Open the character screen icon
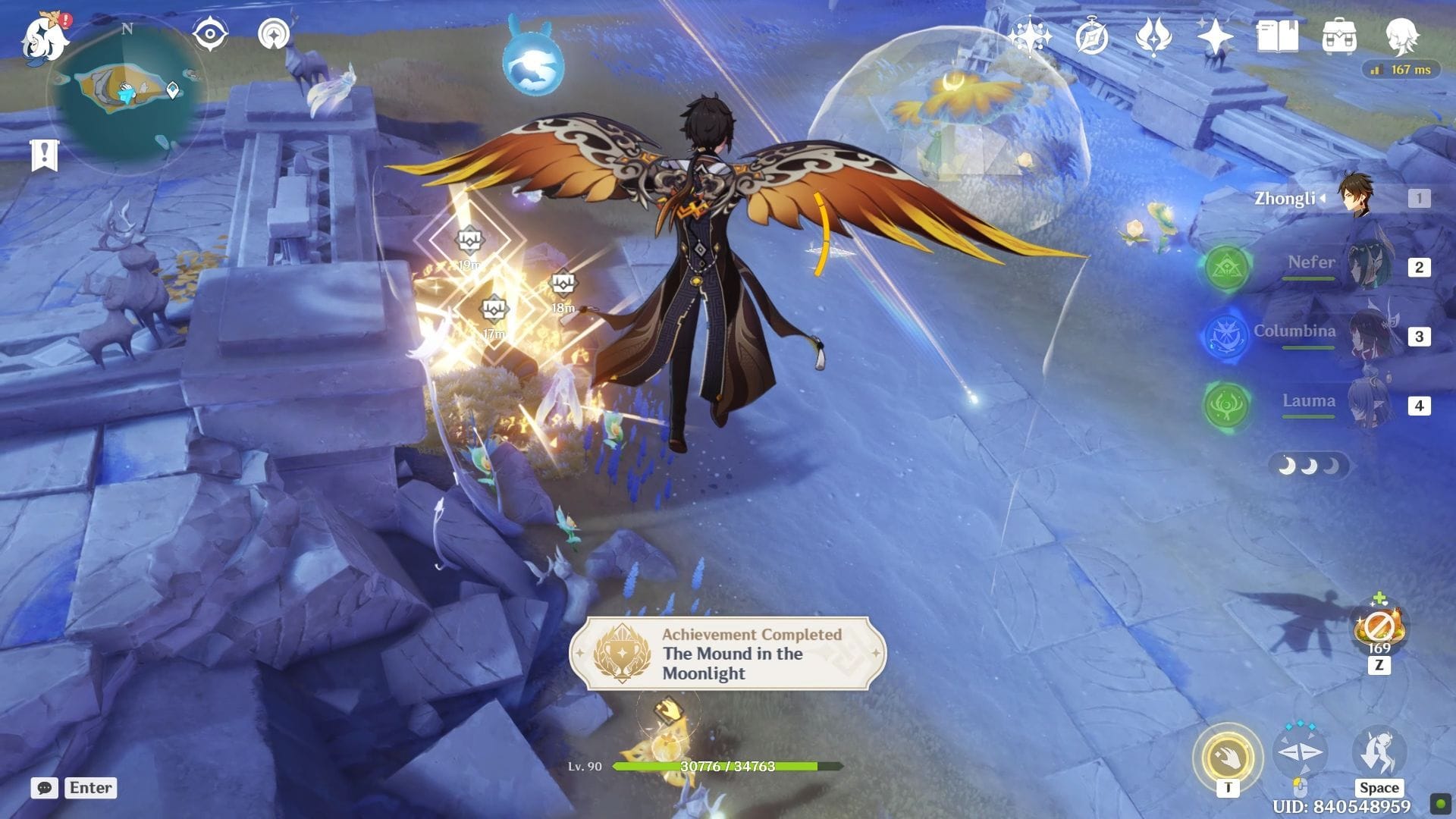 tap(1401, 36)
